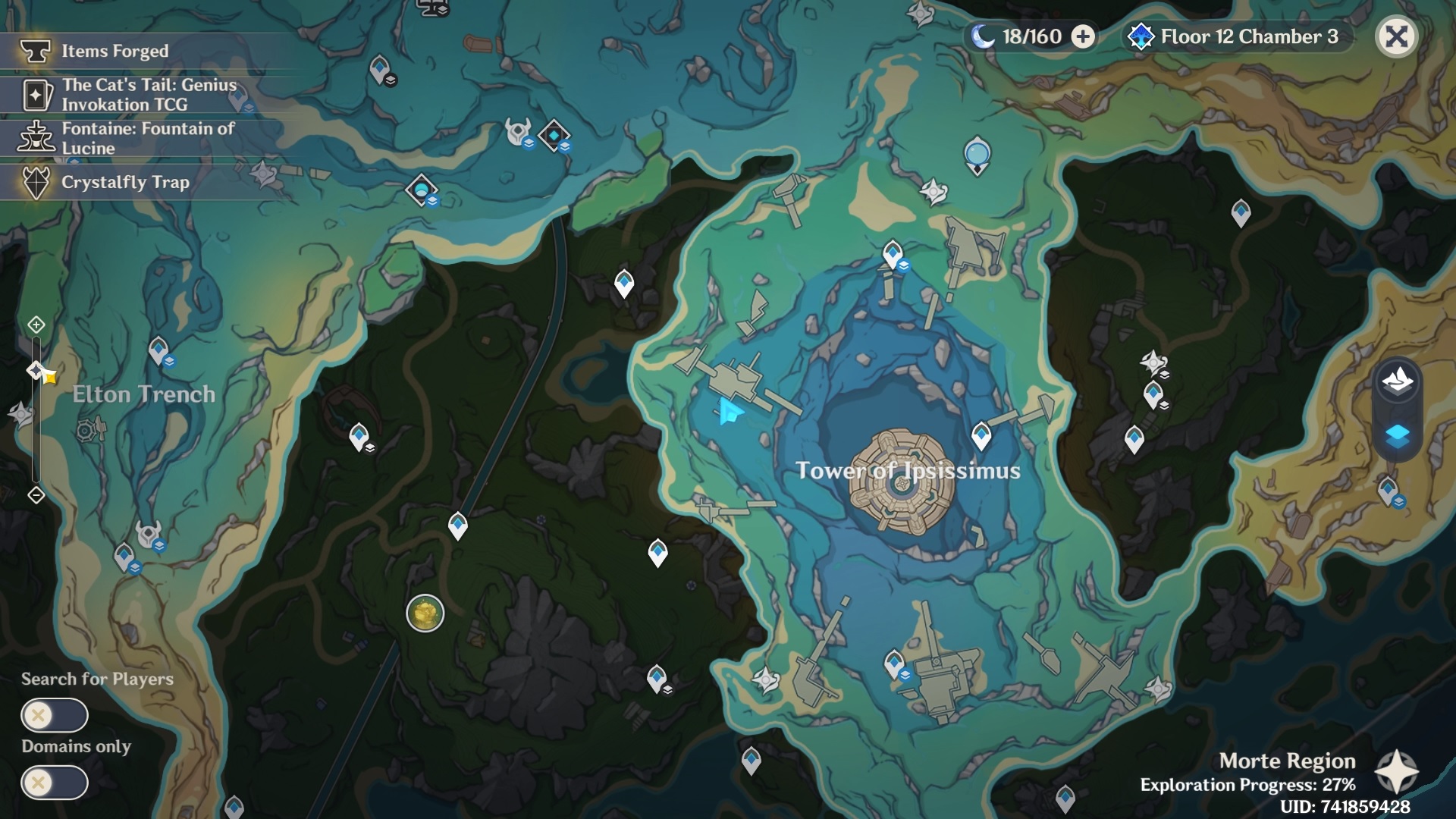This screenshot has height=819, width=1456.
Task: Click the player arrow marker west of Tower of Ipsissimus
Action: (x=730, y=409)
